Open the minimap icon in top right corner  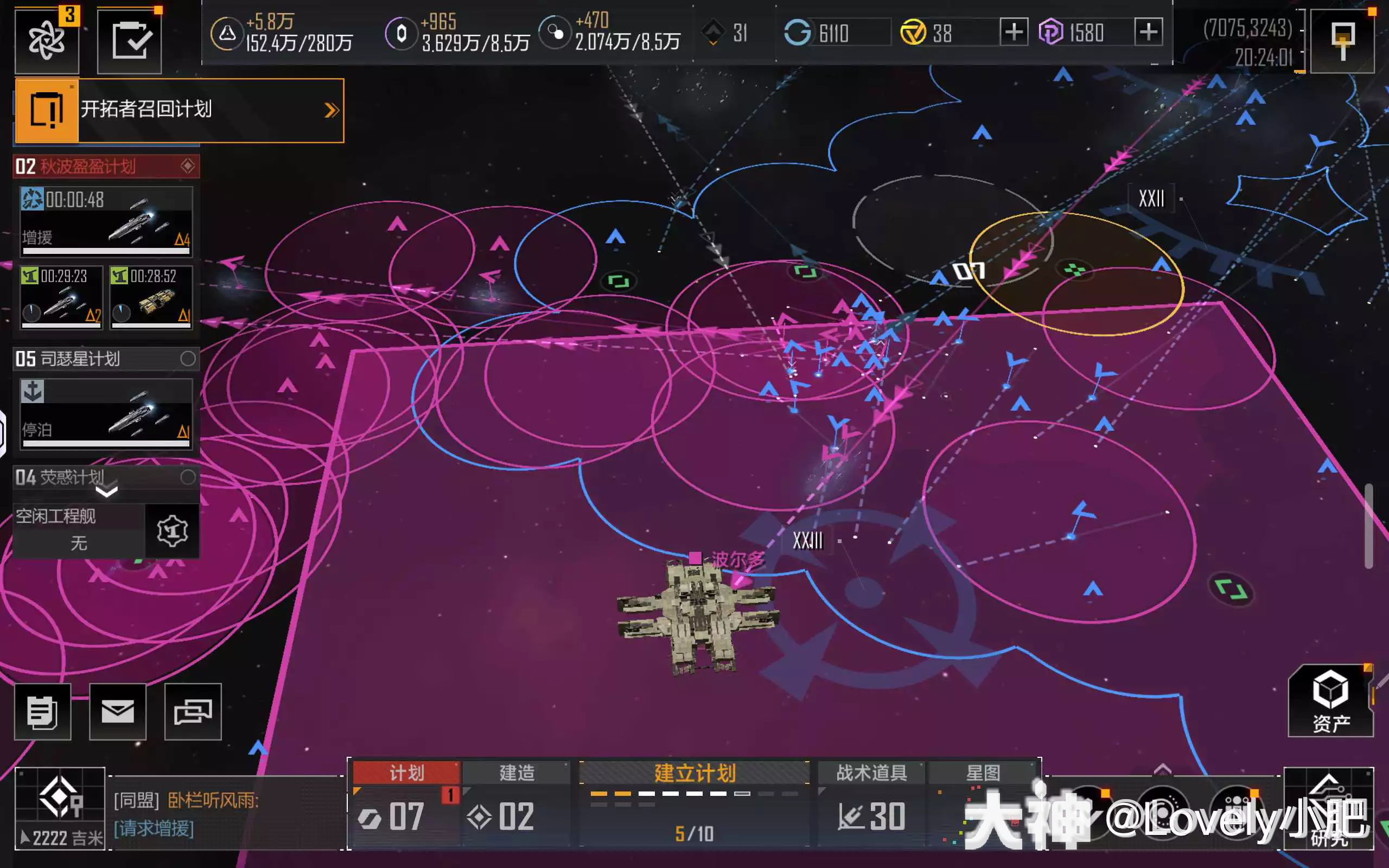1343,40
